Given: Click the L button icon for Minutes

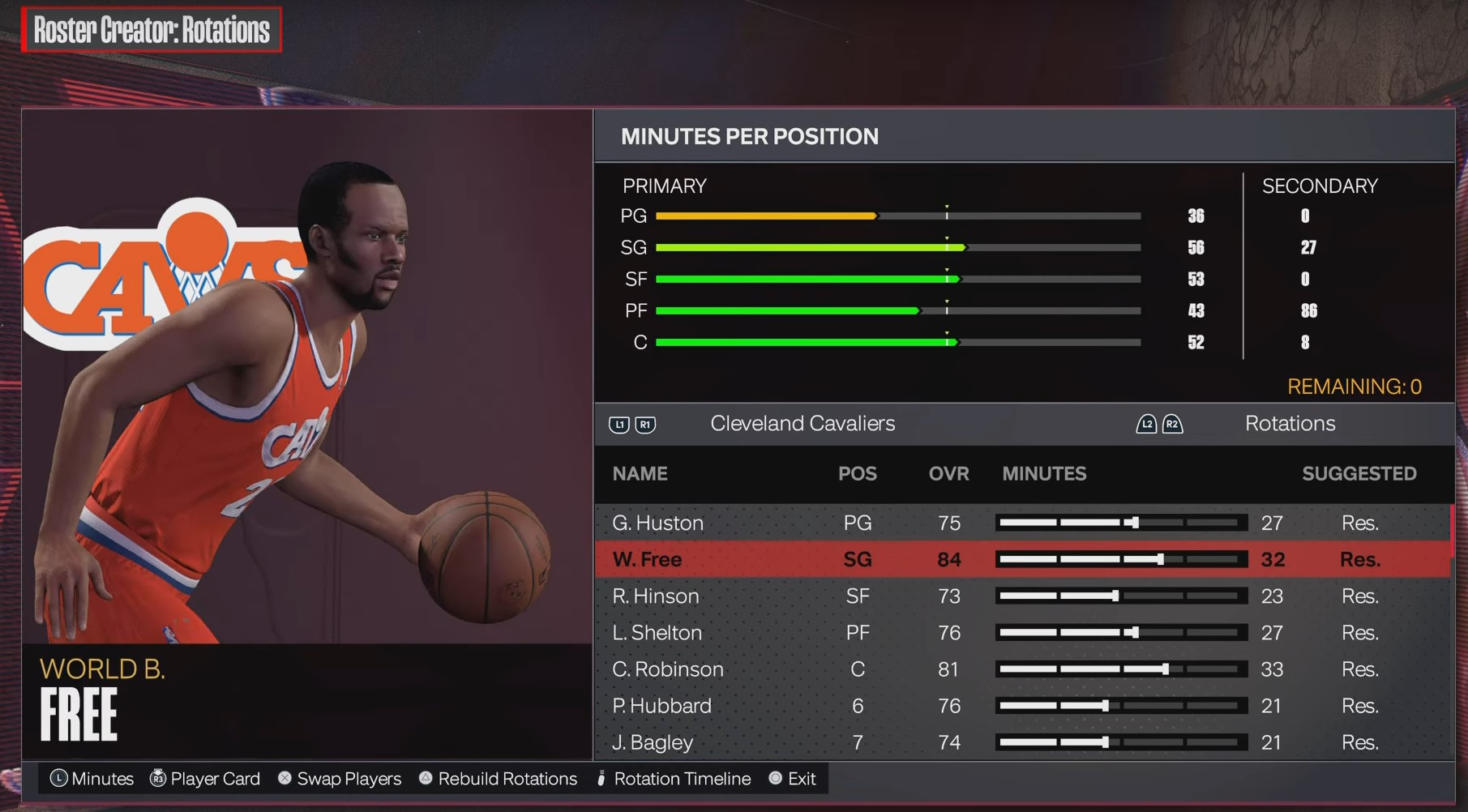Looking at the screenshot, I should tap(59, 778).
